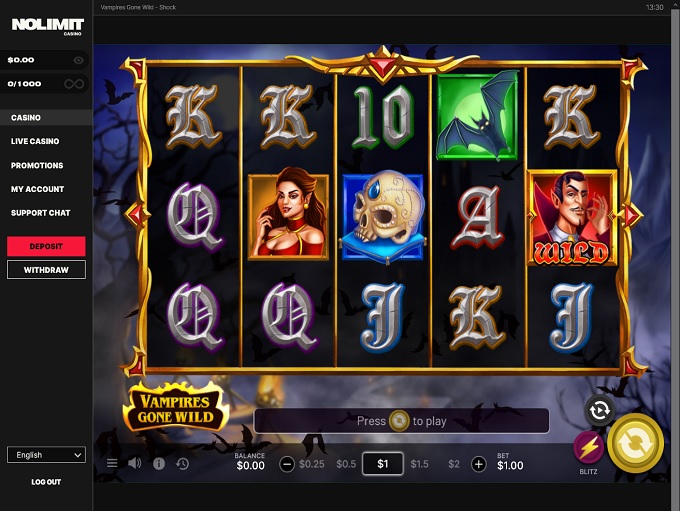Screen dimensions: 680x511
Task: Click the red Deposit button
Action: point(46,246)
